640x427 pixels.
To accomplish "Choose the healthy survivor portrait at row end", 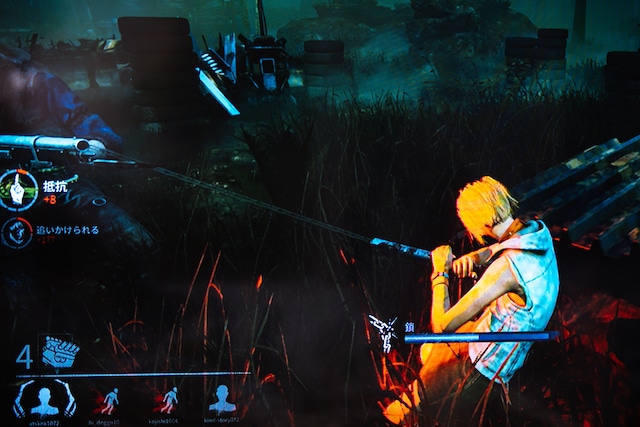I will (x=222, y=398).
